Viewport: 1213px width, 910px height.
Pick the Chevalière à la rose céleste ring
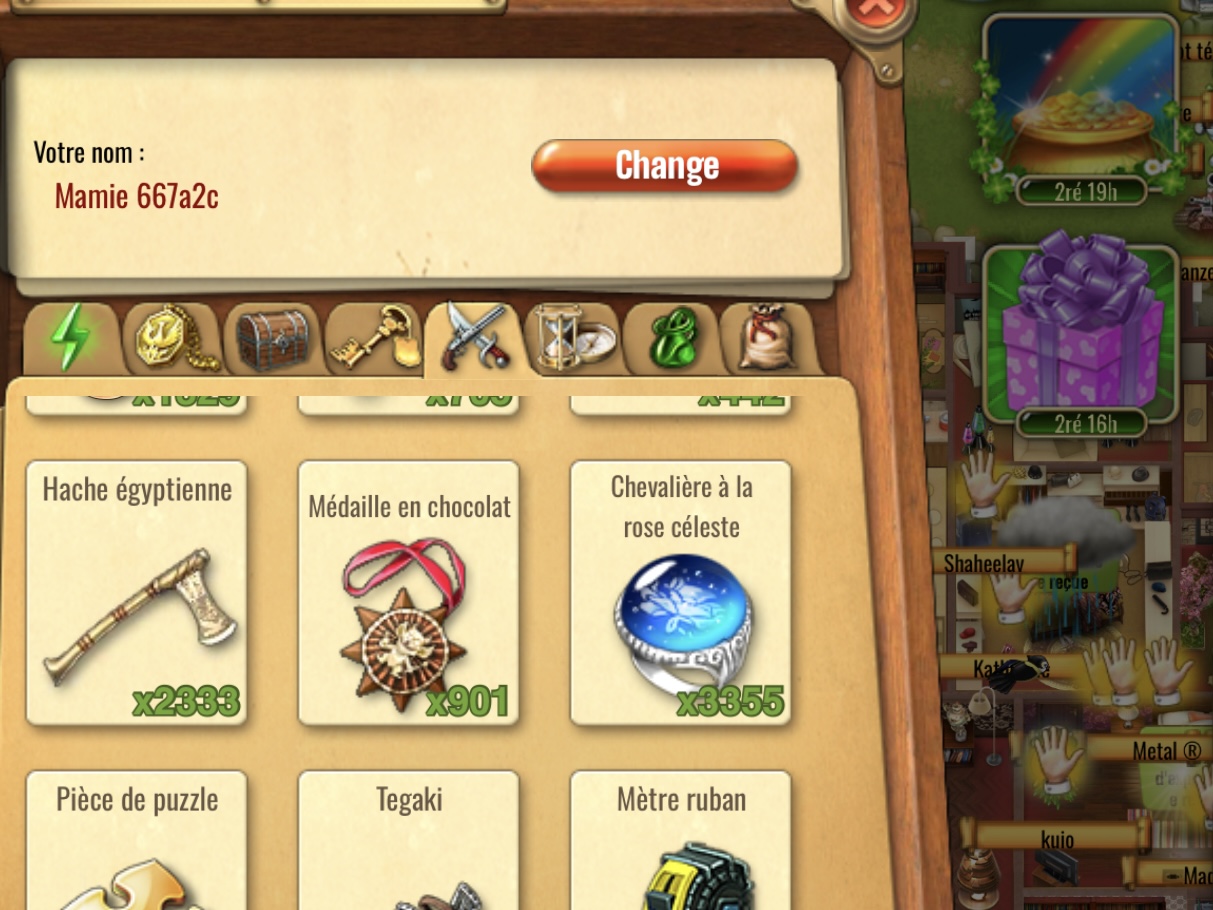(x=681, y=592)
